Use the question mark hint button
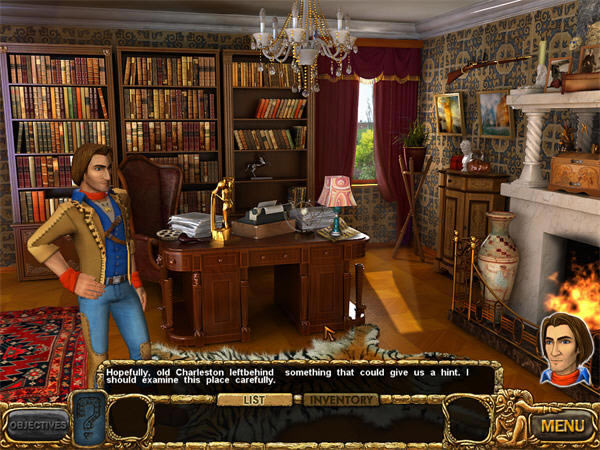 click(x=88, y=419)
